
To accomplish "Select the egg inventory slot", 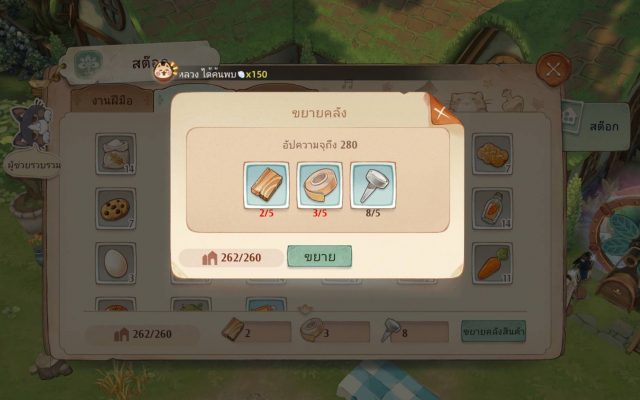I will (115, 262).
